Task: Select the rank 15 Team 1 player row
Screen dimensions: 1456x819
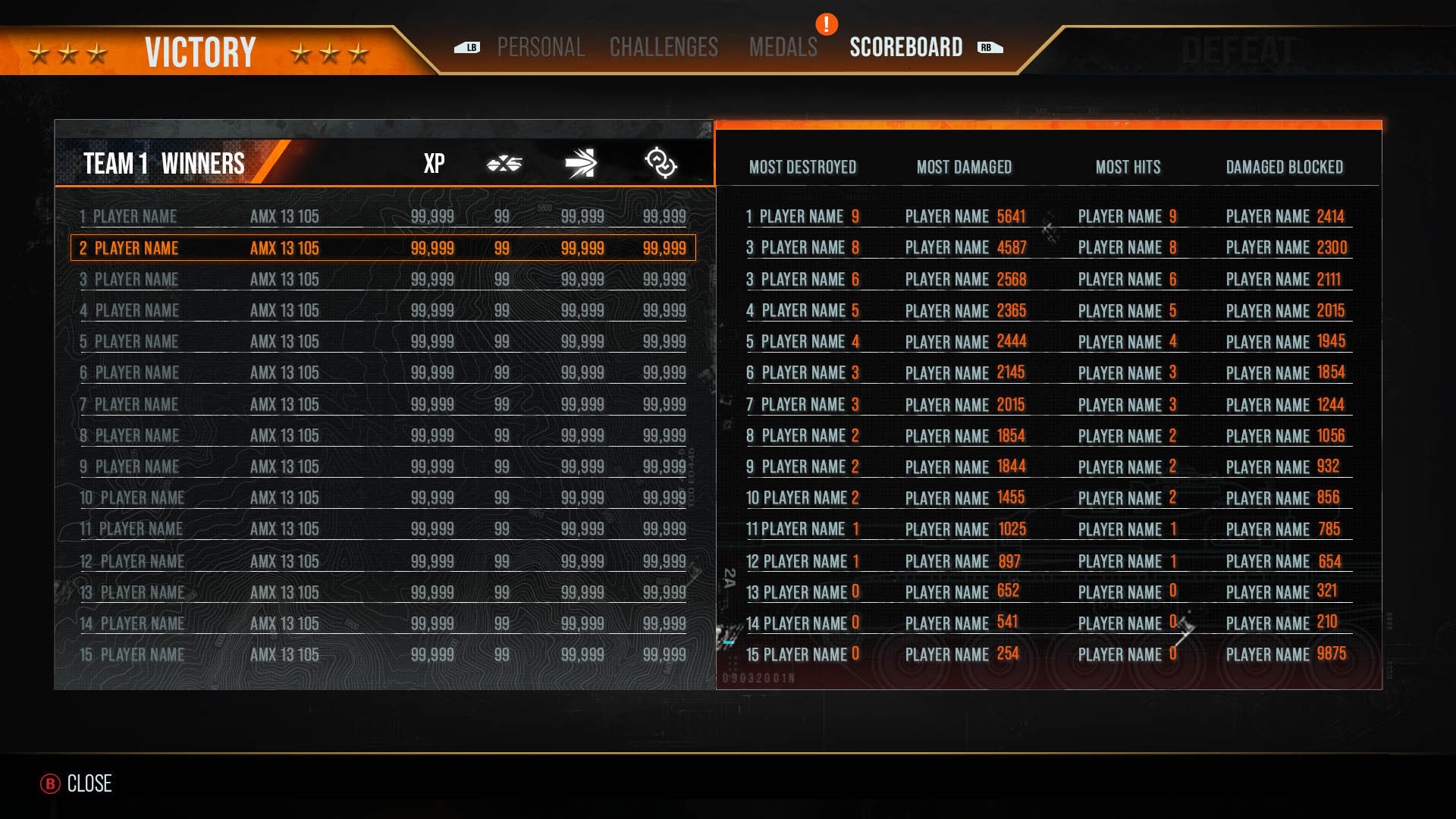Action: click(x=383, y=654)
